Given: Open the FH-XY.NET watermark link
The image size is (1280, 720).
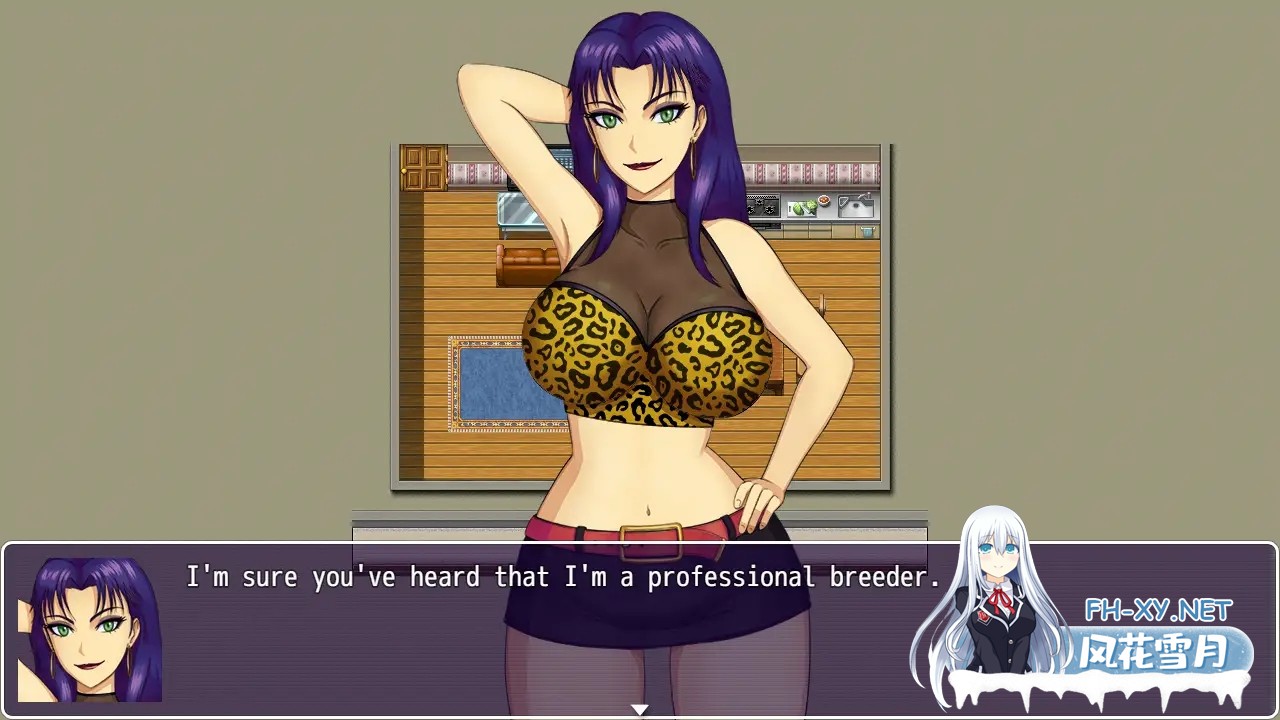Looking at the screenshot, I should 1158,609.
